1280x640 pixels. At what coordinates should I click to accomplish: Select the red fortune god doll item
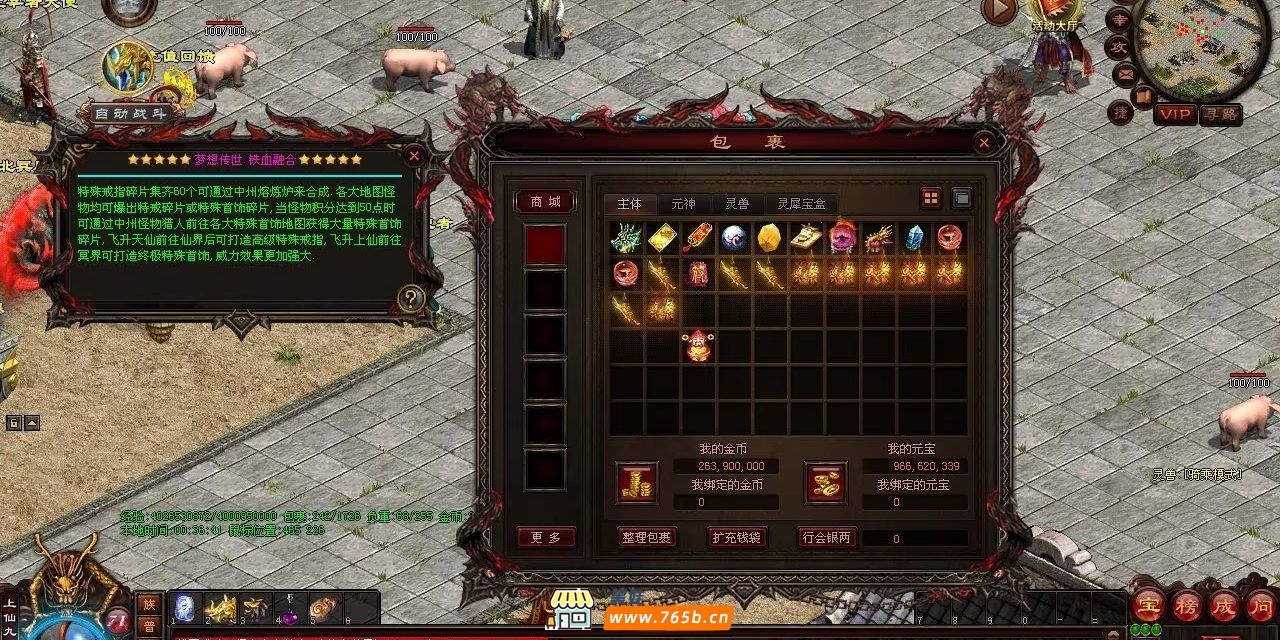pyautogui.click(x=697, y=346)
